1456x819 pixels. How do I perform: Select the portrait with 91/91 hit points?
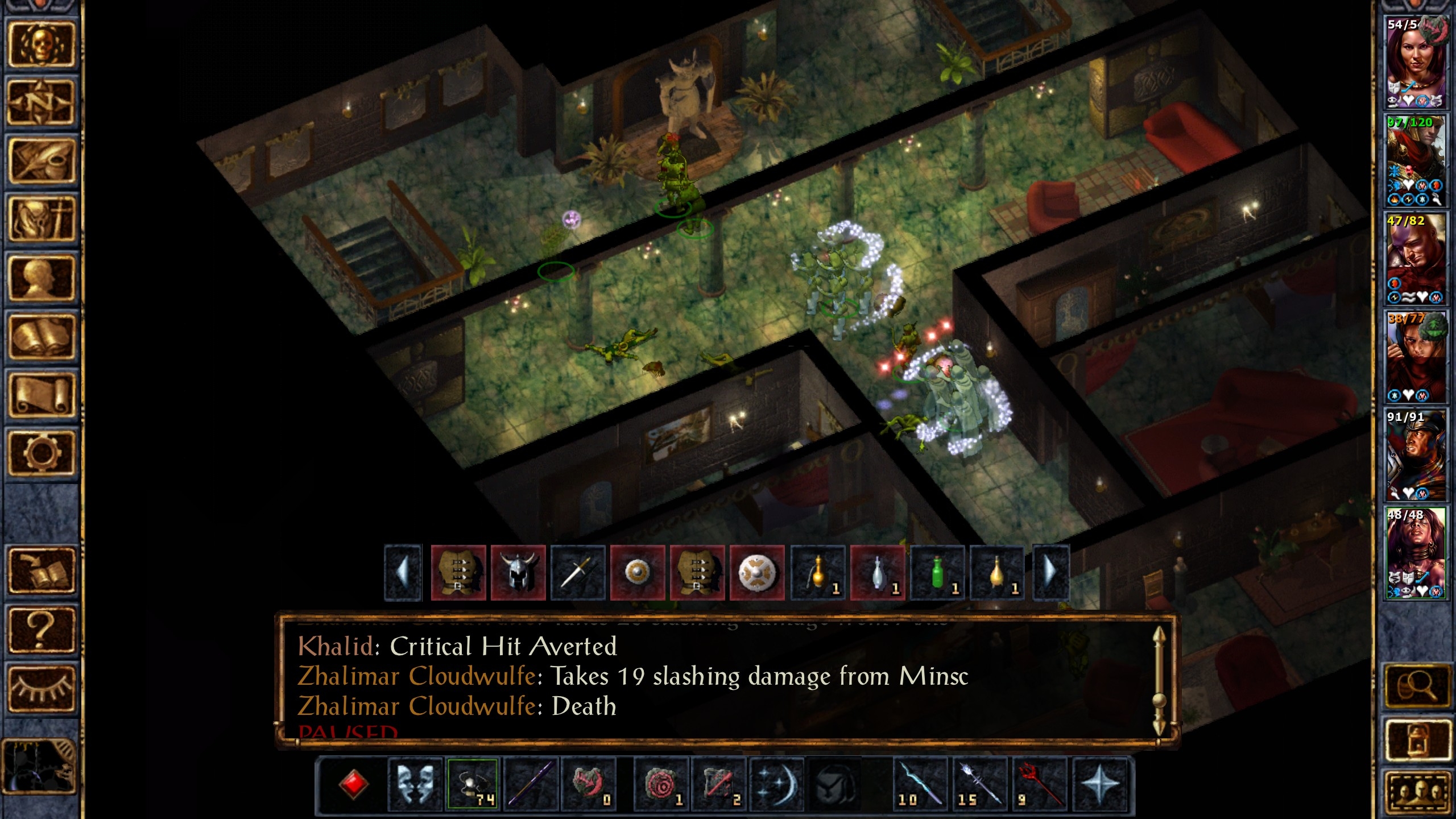(1415, 455)
